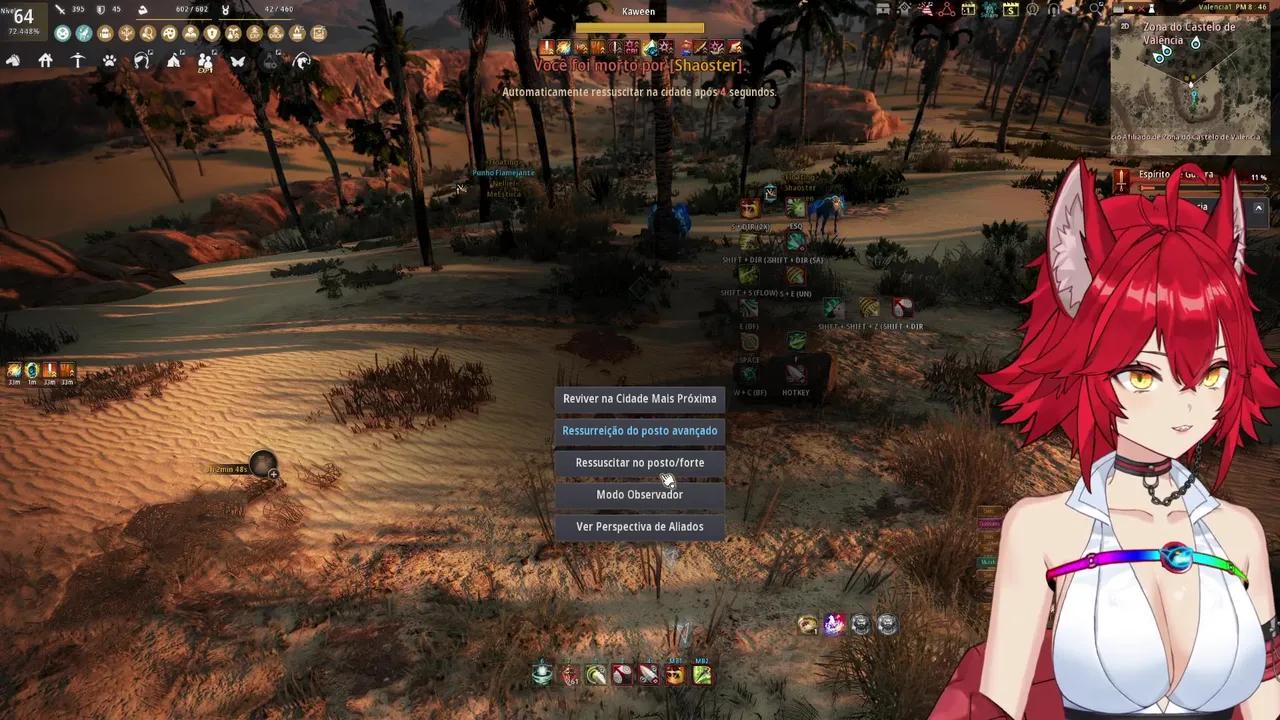Toggle the 2D minimap view mode

(x=1124, y=26)
